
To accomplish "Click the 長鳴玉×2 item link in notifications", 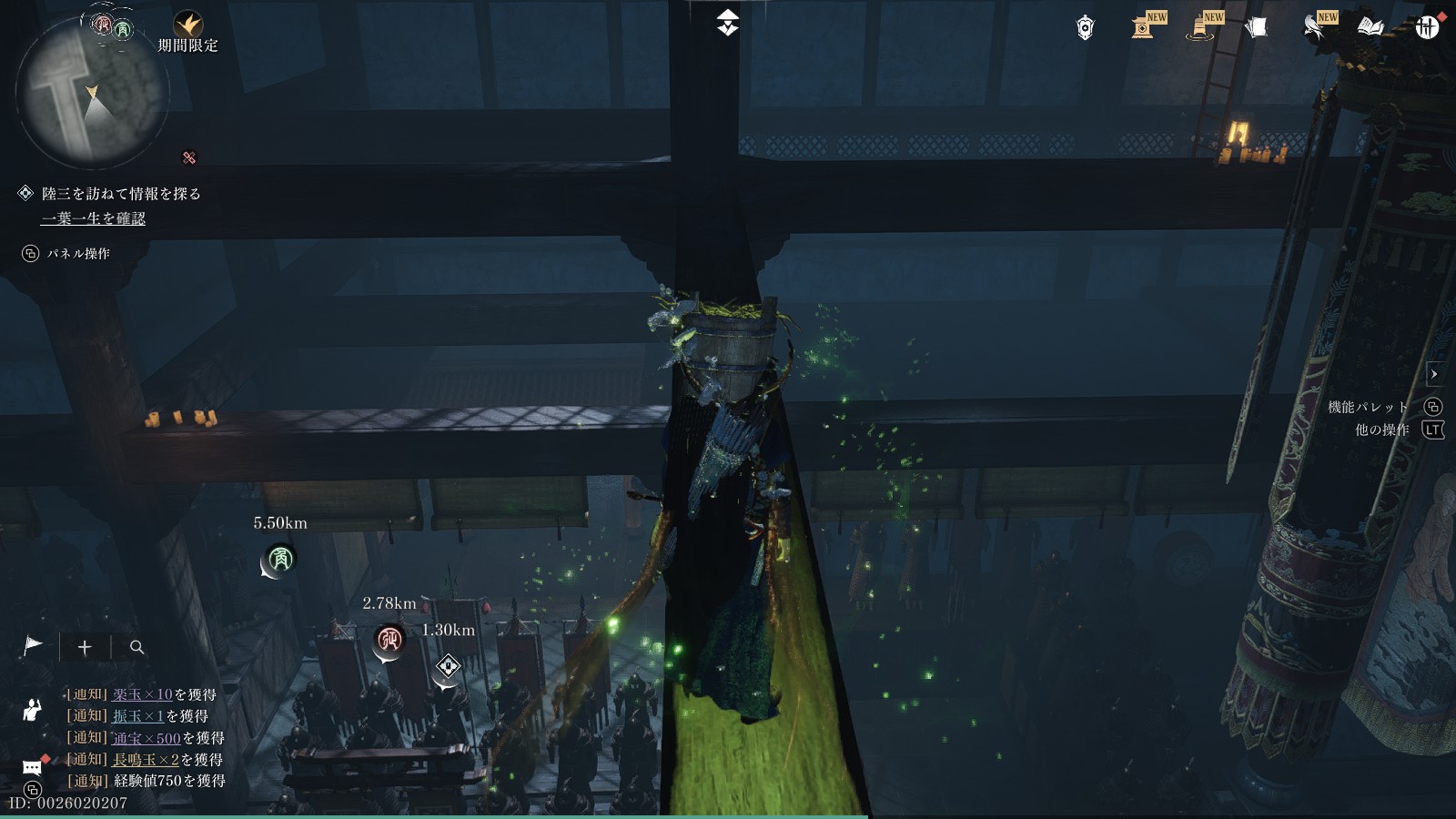I will coord(146,759).
